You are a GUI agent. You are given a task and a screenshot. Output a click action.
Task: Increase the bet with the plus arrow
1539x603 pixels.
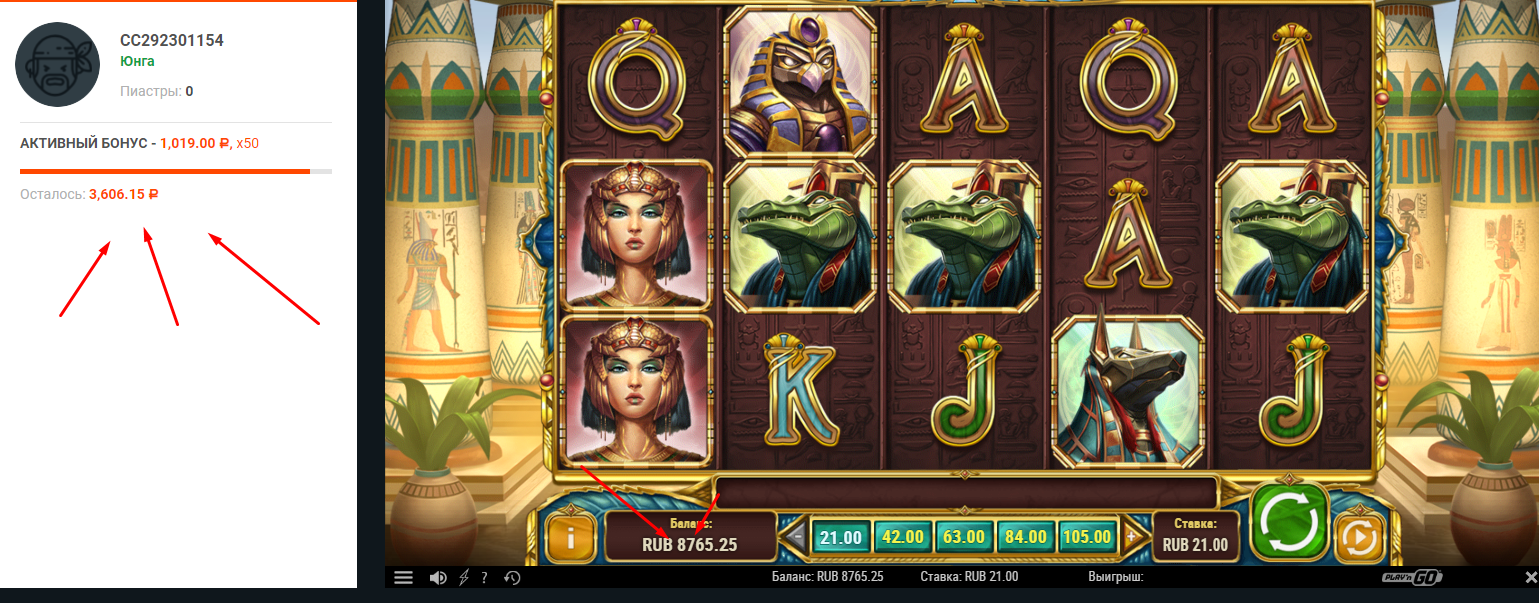[x=1131, y=537]
